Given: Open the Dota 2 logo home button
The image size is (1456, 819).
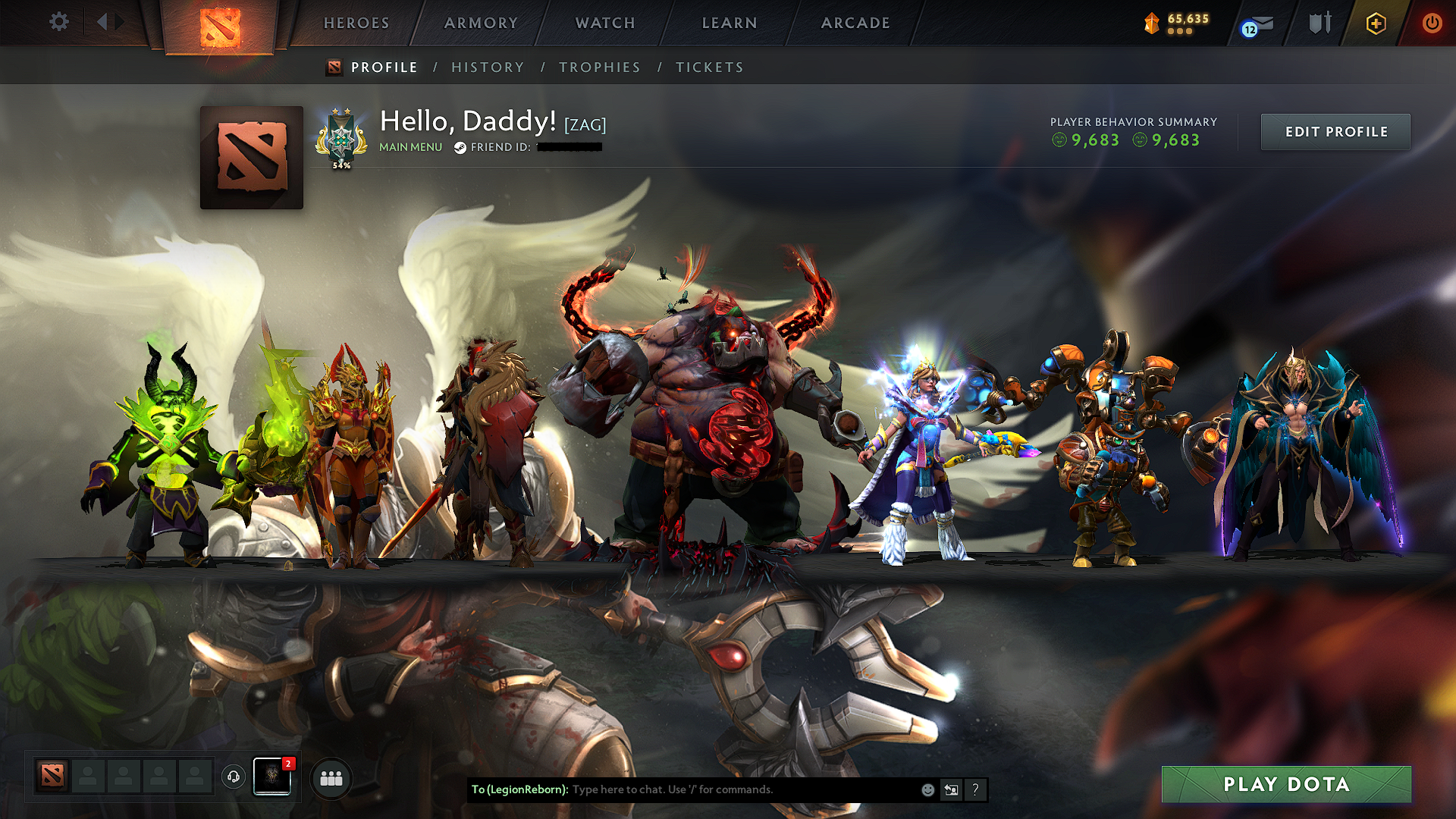Looking at the screenshot, I should 220,23.
